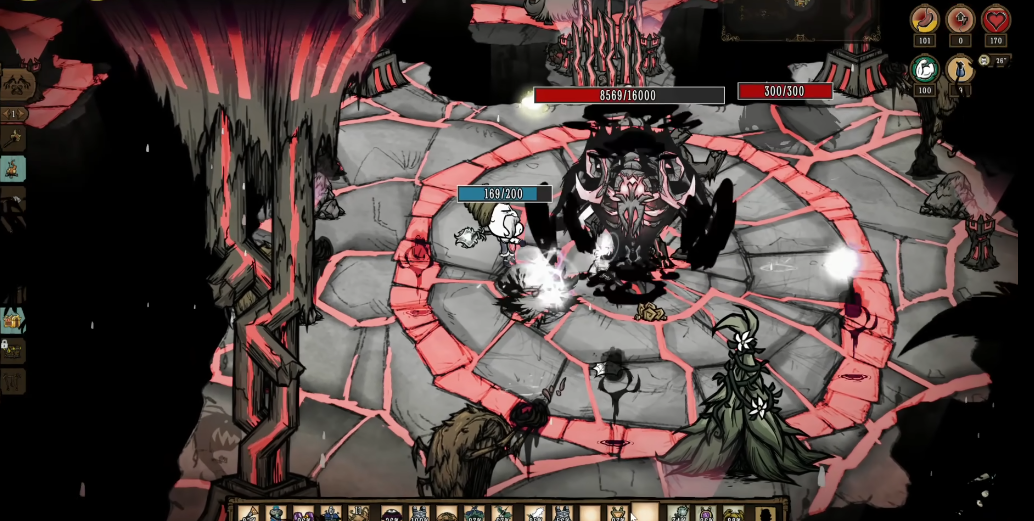1034x521 pixels.
Task: Select the axe tool recipe slot
Action: (13, 139)
